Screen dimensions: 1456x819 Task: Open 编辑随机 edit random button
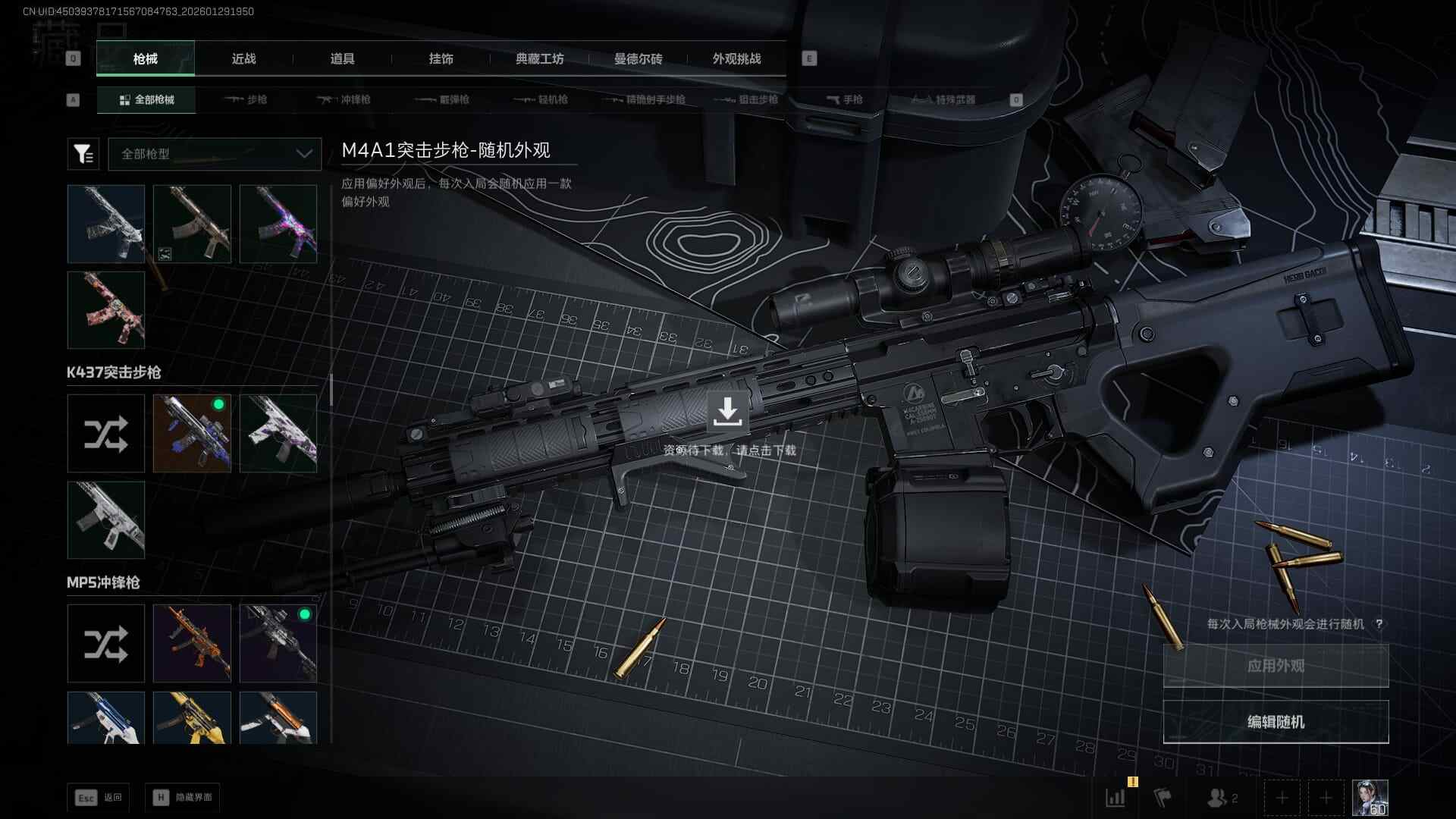(x=1276, y=722)
